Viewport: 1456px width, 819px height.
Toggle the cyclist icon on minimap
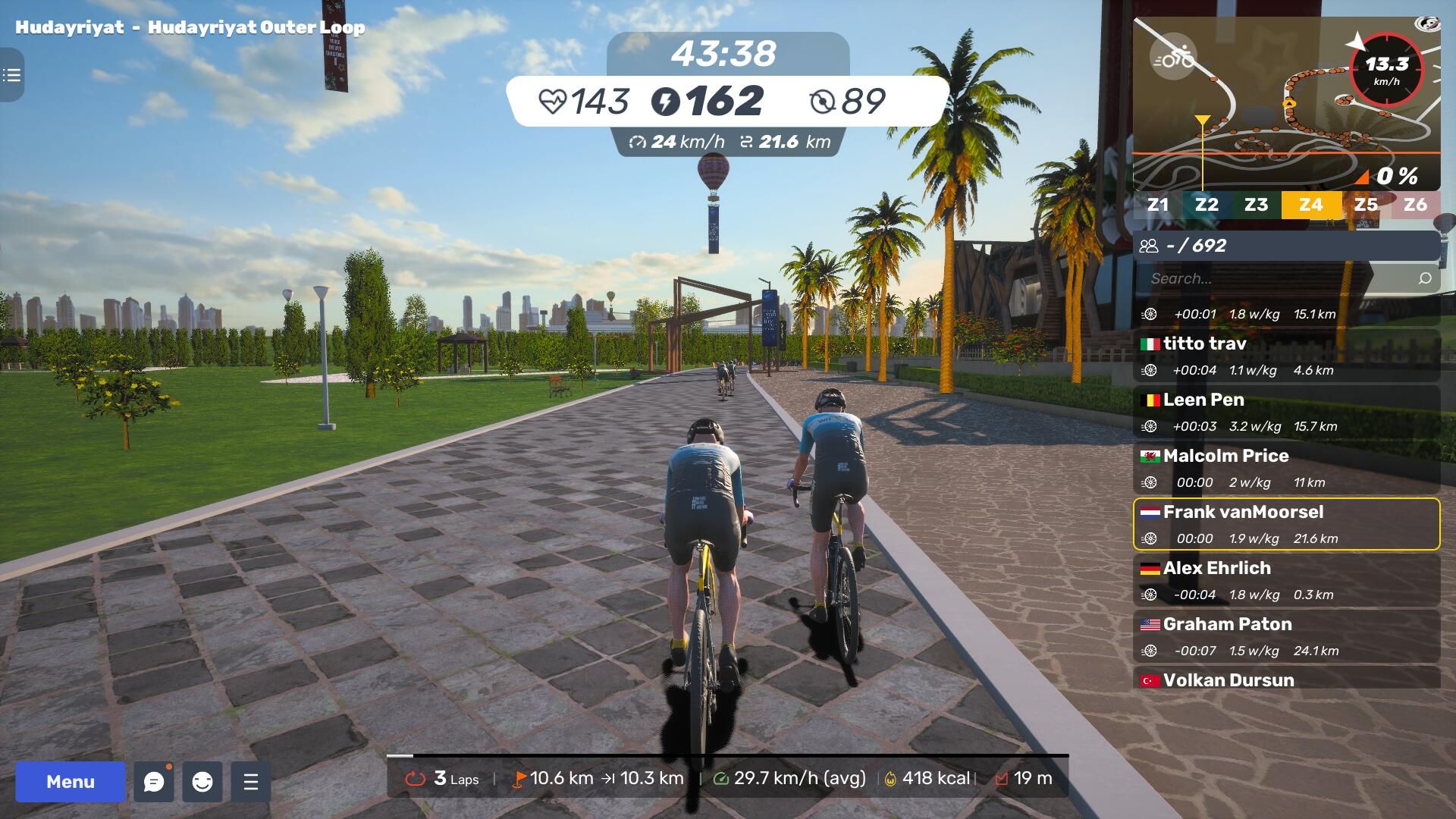[1173, 58]
